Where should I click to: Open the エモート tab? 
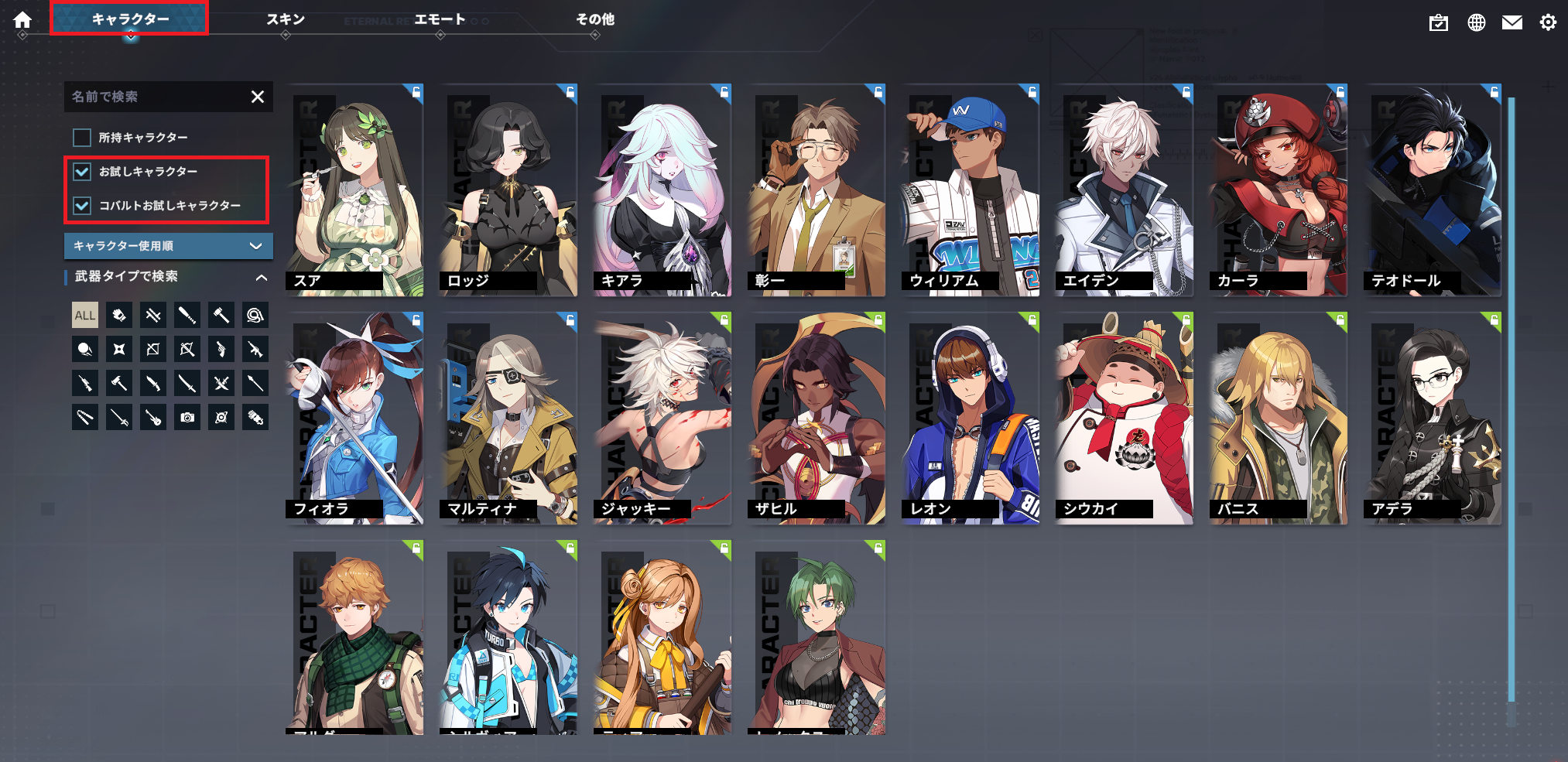tap(440, 19)
